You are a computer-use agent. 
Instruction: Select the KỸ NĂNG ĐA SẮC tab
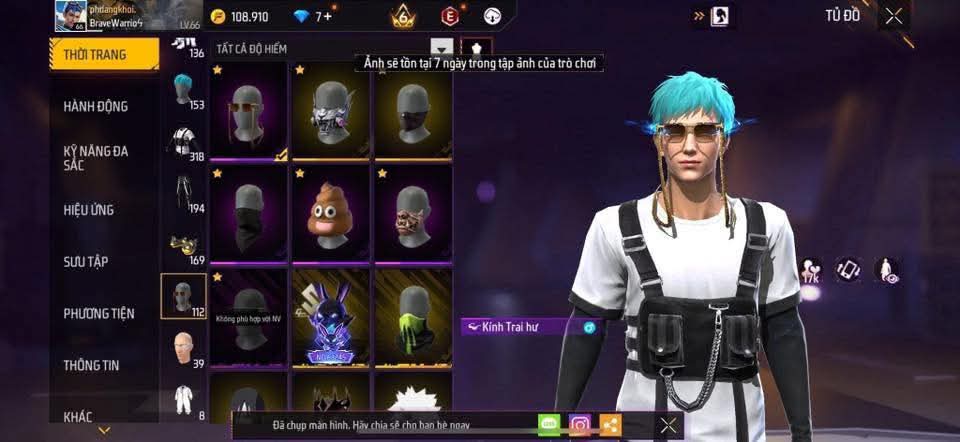pyautogui.click(x=96, y=158)
